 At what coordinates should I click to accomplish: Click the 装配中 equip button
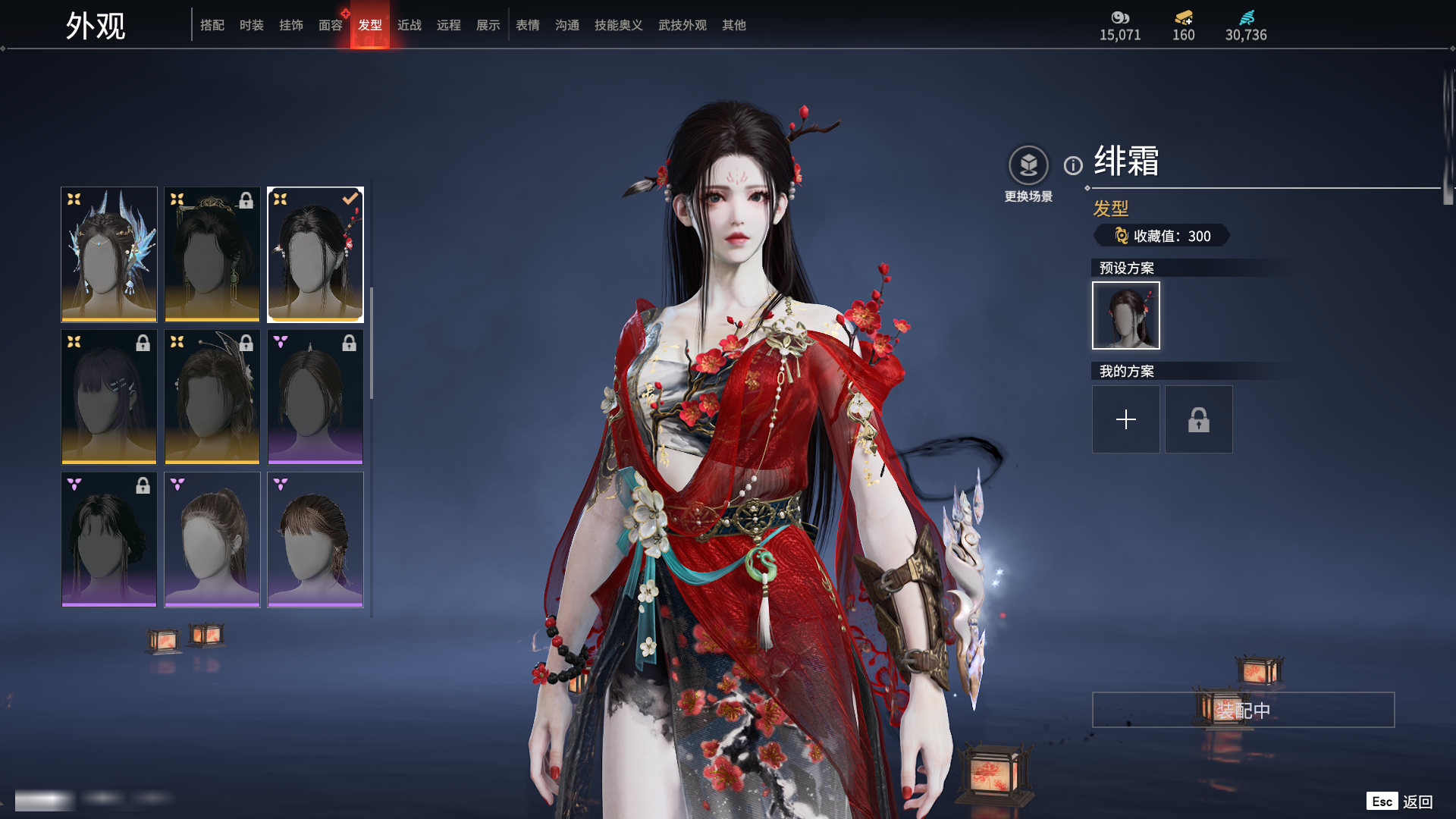coord(1243,710)
